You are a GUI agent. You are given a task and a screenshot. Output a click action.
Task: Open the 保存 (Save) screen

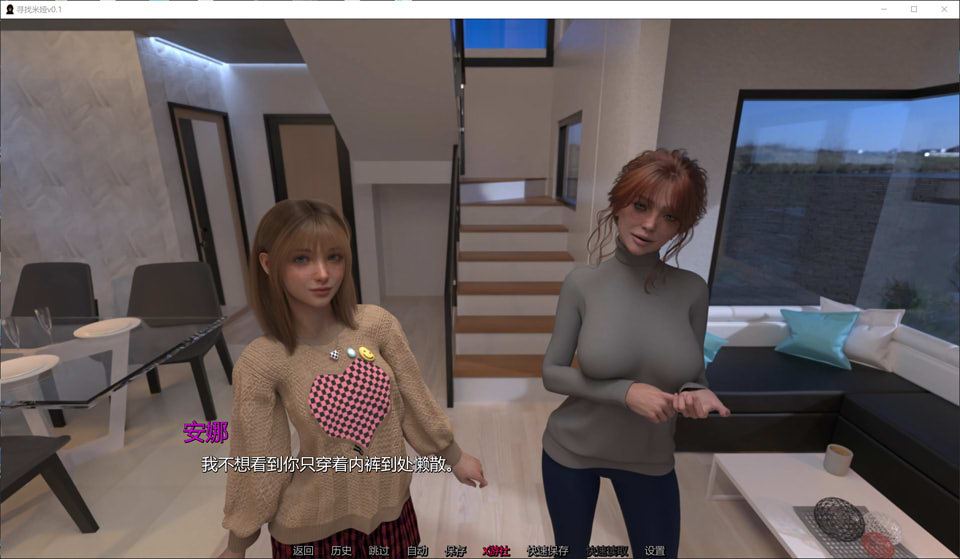(x=455, y=550)
